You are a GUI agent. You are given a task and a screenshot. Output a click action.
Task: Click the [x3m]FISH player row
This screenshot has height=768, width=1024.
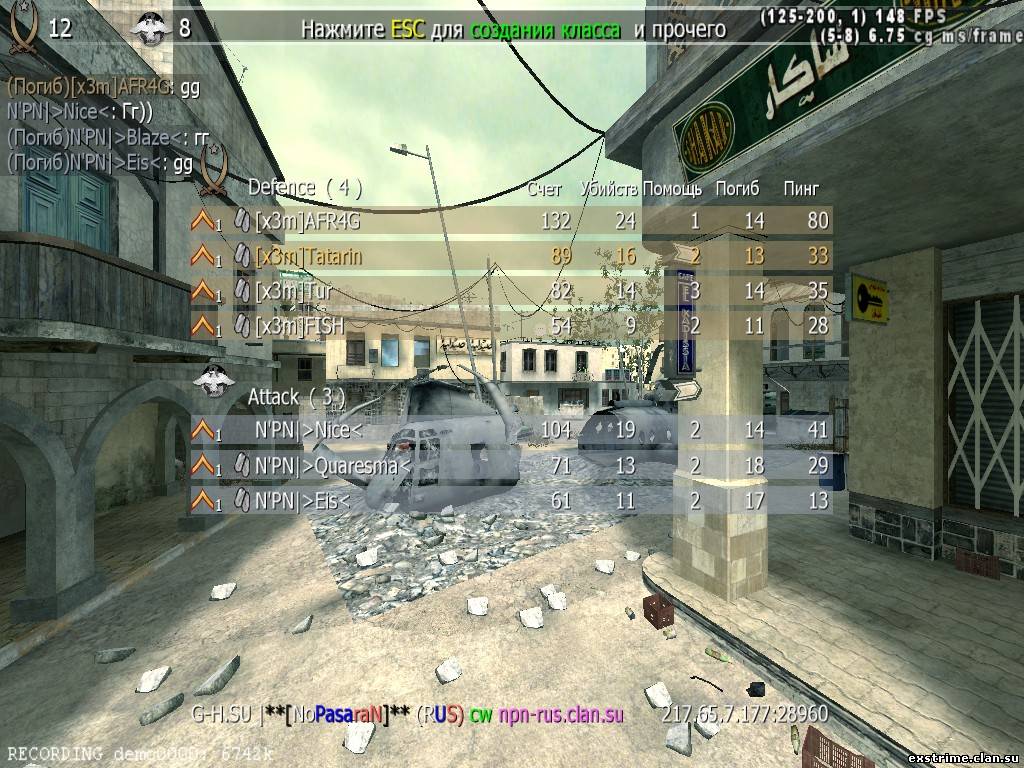click(x=510, y=326)
